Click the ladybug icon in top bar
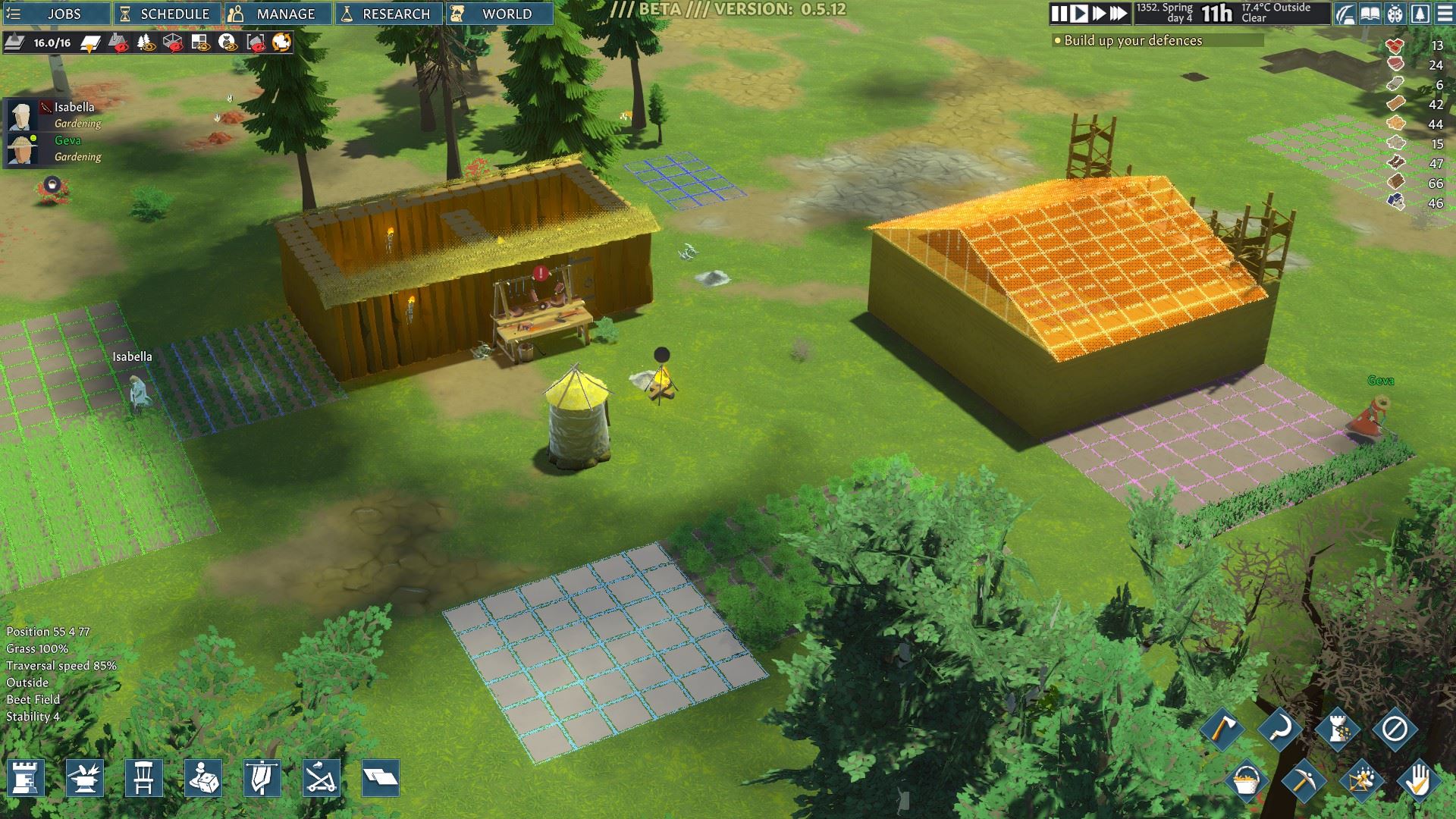Viewport: 1456px width, 819px height. 1395,14
